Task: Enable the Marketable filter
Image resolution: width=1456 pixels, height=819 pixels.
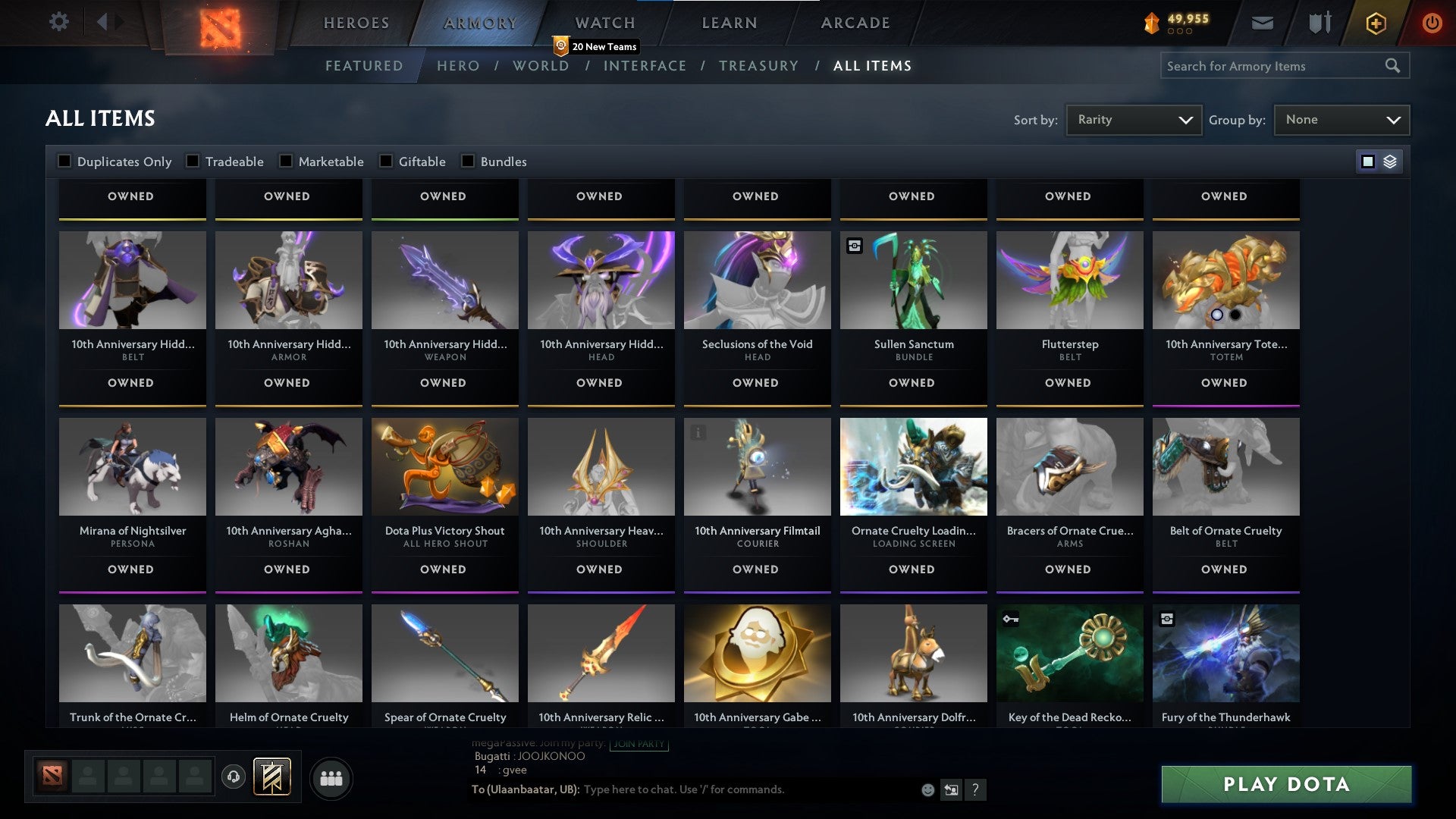Action: [286, 161]
